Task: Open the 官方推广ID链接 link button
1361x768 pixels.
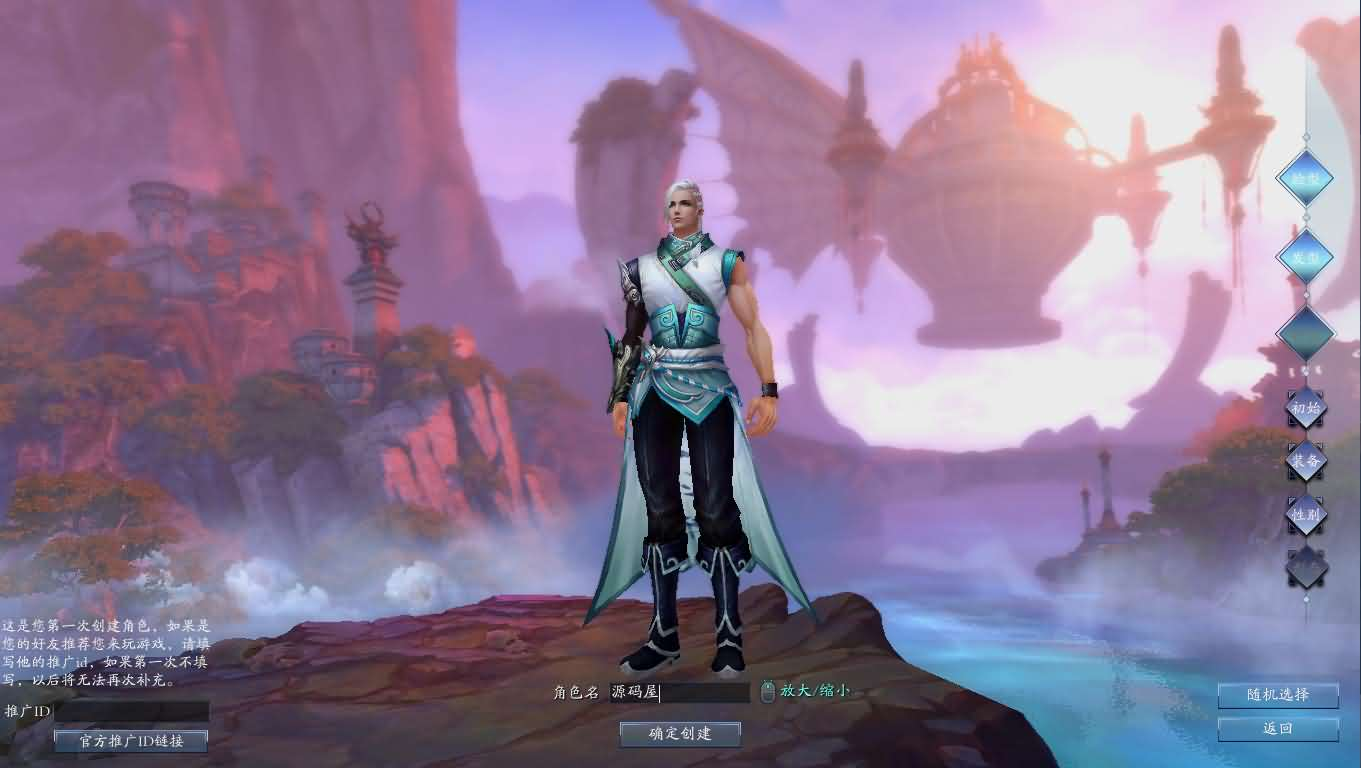Action: point(131,741)
